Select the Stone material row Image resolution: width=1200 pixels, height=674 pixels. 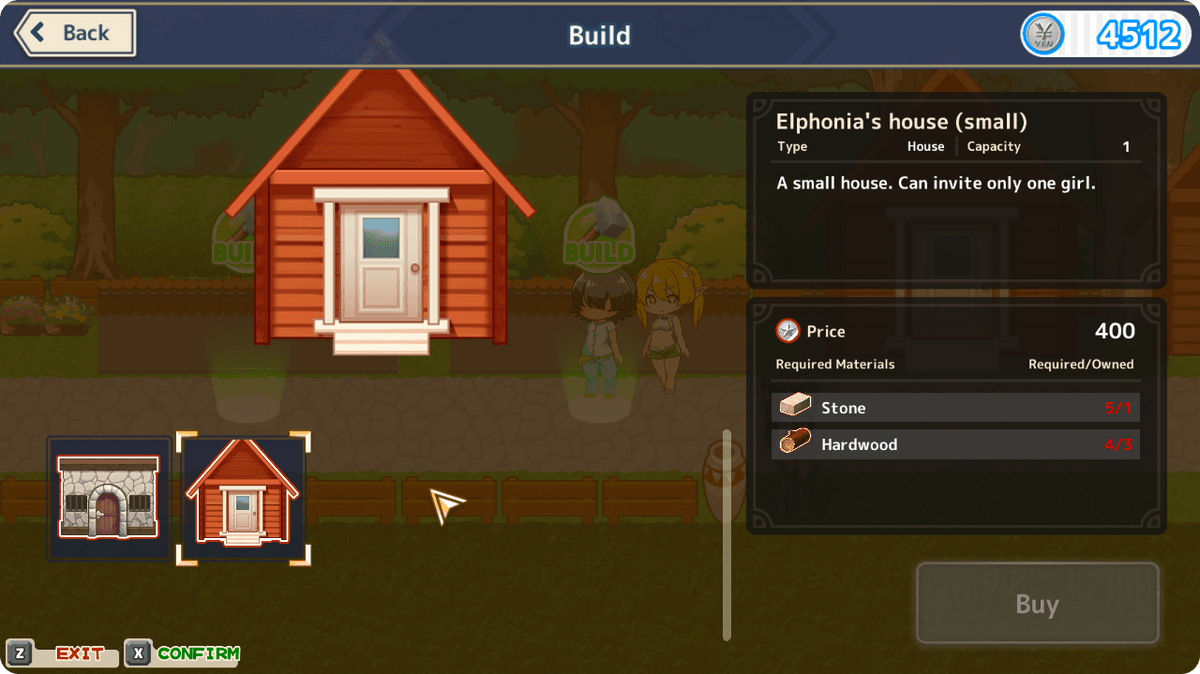955,407
